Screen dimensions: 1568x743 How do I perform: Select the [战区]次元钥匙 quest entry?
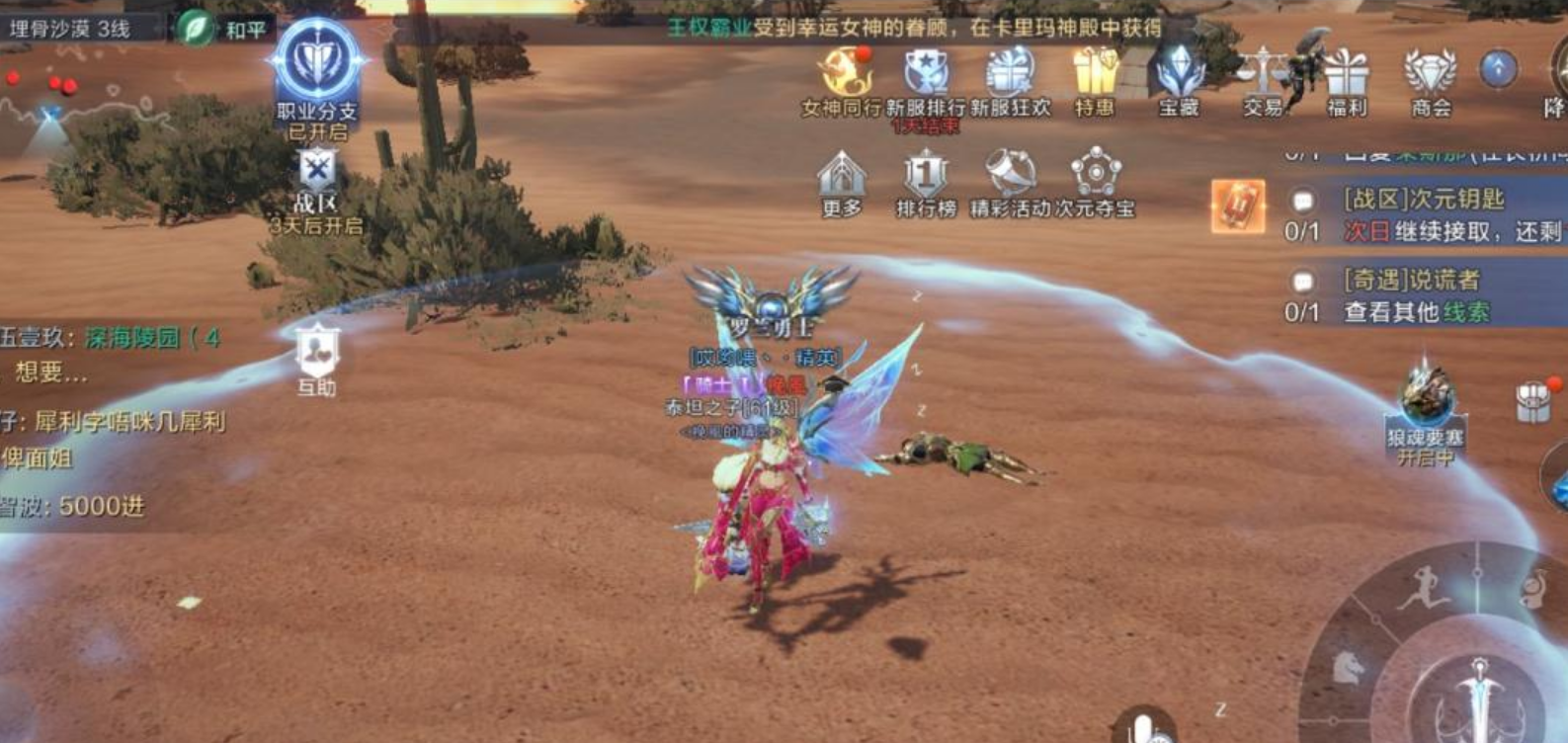pos(1423,214)
